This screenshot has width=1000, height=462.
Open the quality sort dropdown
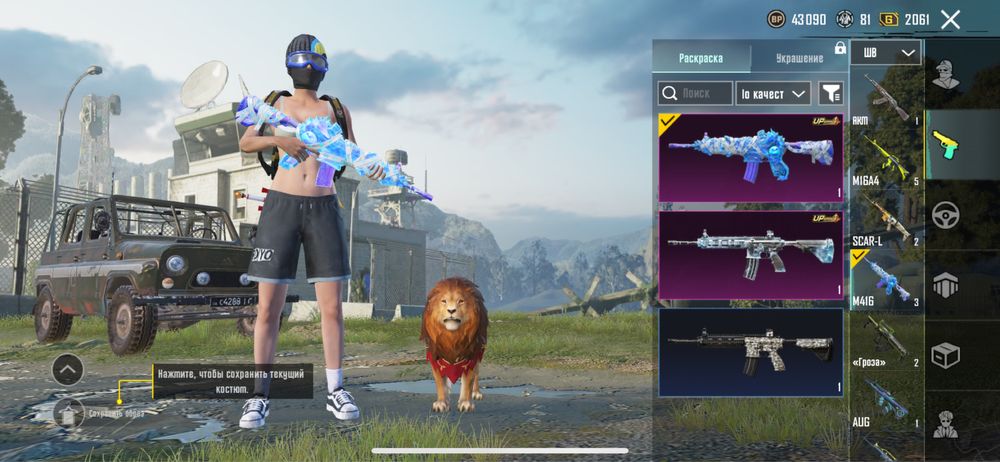pyautogui.click(x=772, y=93)
